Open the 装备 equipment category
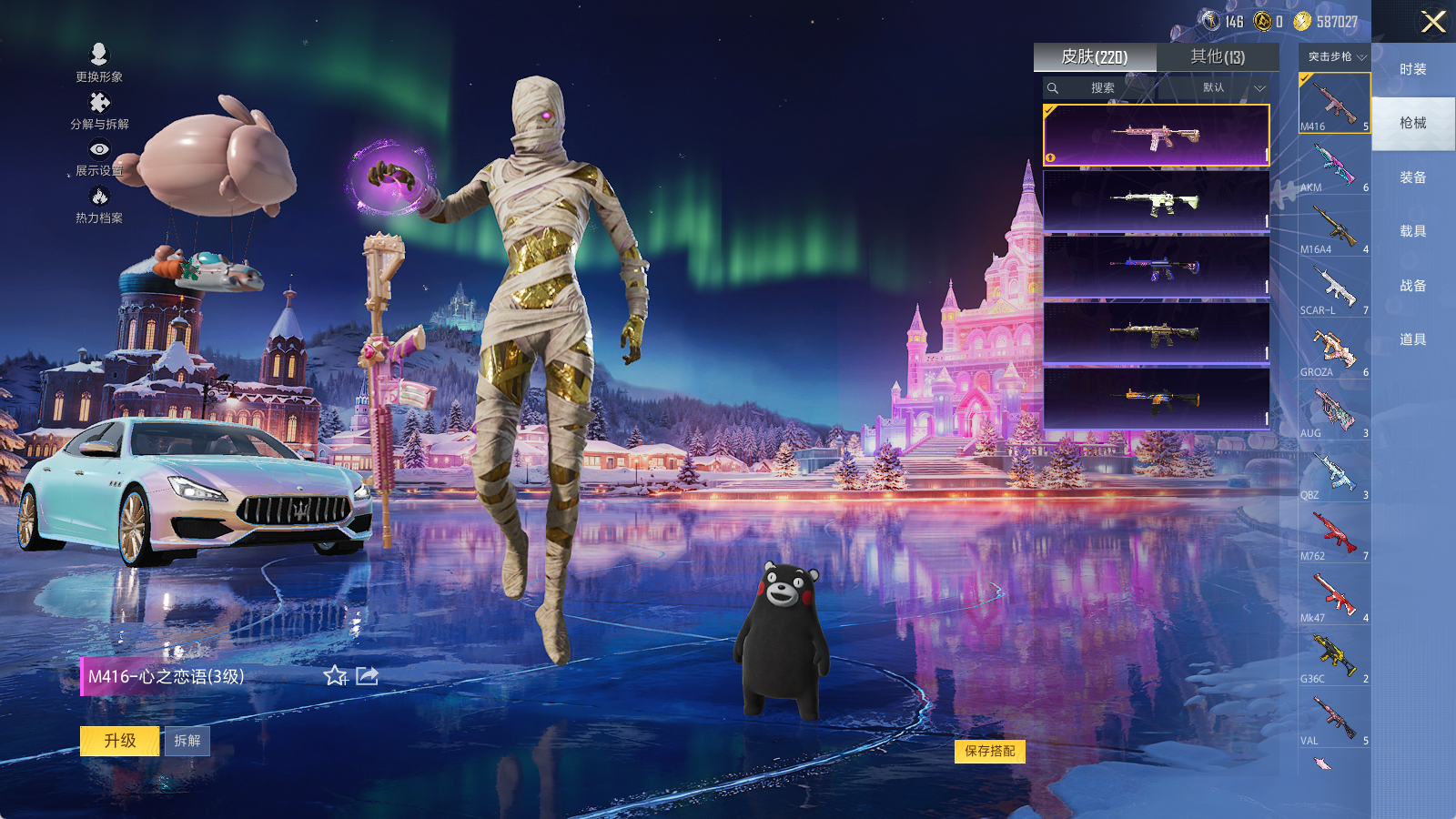This screenshot has width=1456, height=819. [x=1412, y=177]
